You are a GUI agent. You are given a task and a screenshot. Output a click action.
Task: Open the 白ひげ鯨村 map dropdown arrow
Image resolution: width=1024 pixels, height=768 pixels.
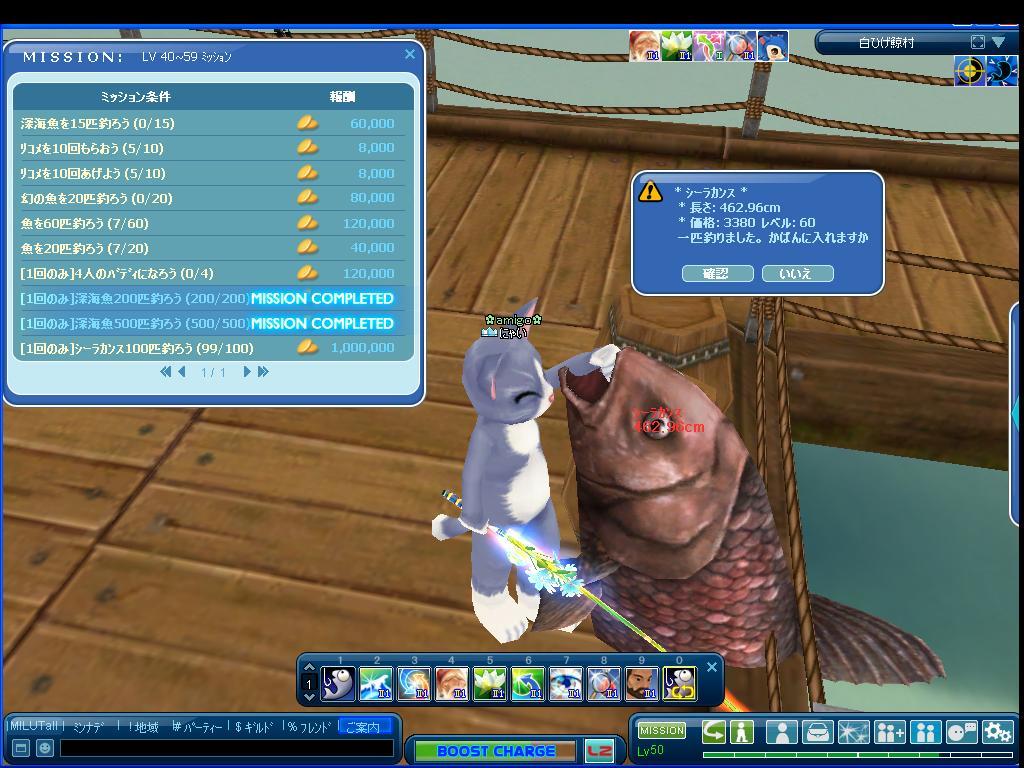998,42
